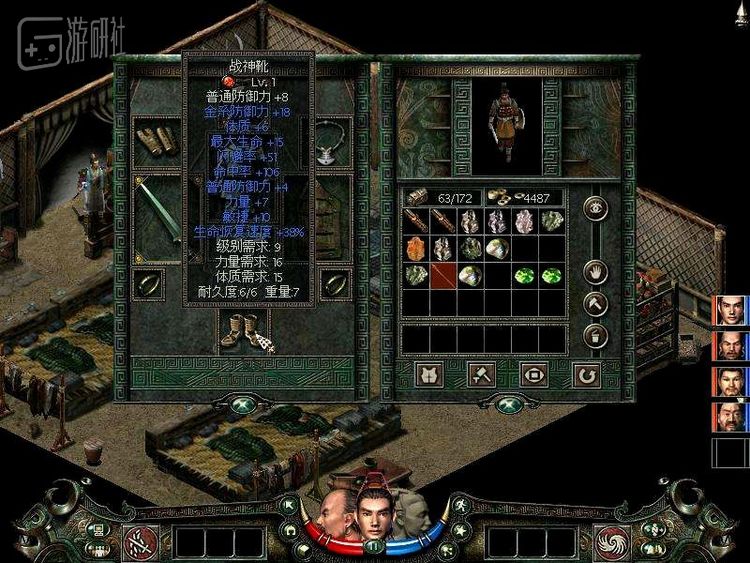This screenshot has width=750, height=563.
Task: Click the hammer repair button
Action: (595, 304)
